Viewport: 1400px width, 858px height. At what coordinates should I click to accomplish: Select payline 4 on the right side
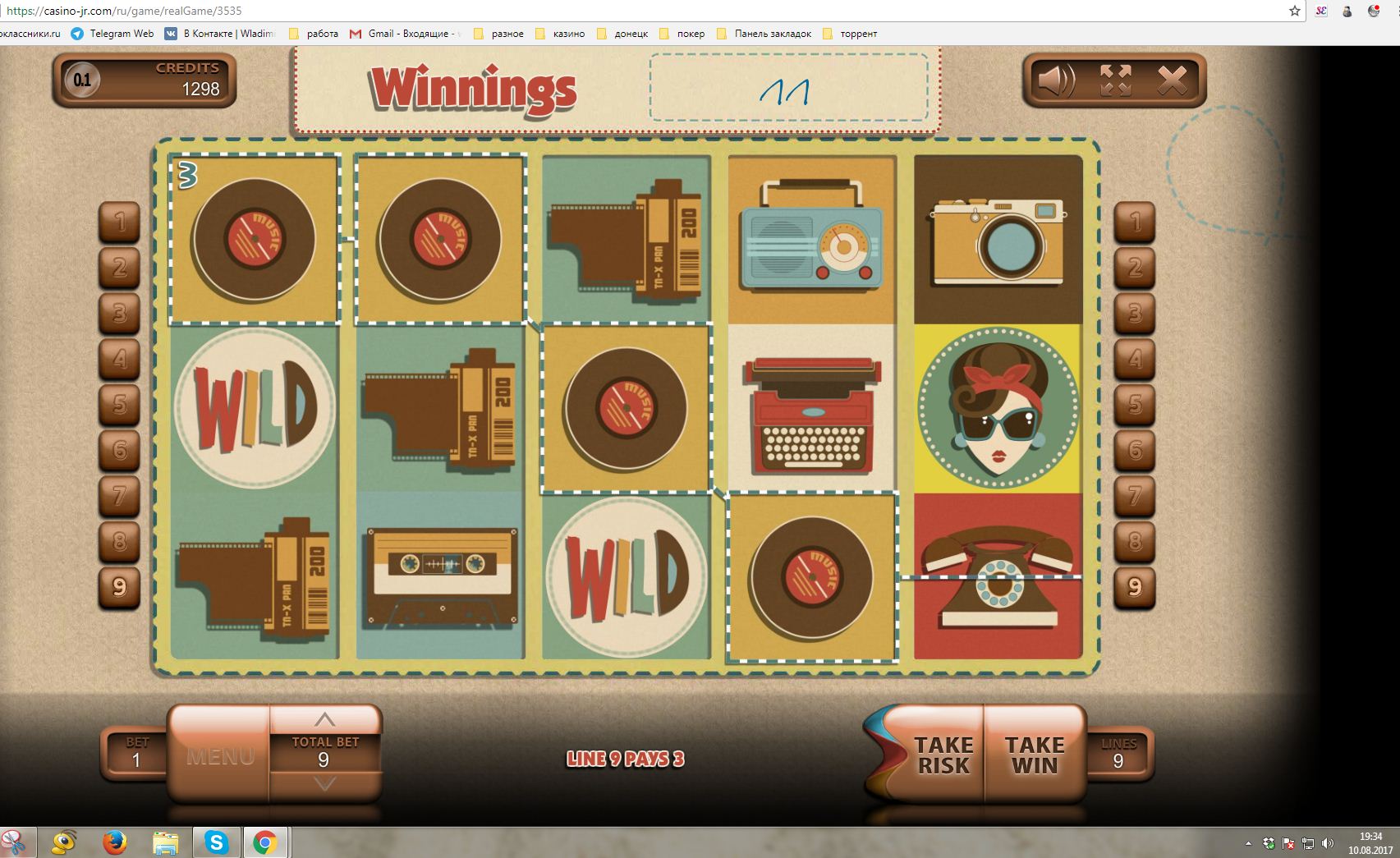pos(1135,359)
